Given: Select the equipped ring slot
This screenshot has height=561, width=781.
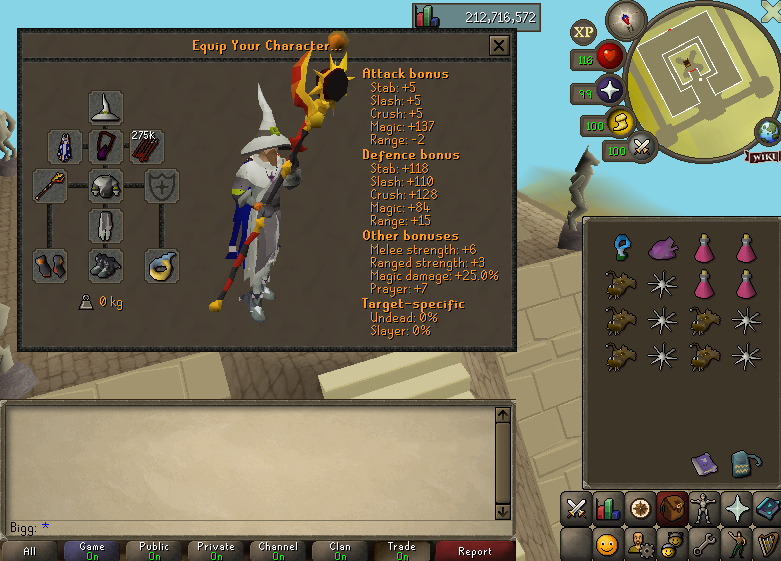Looking at the screenshot, I should (x=162, y=265).
